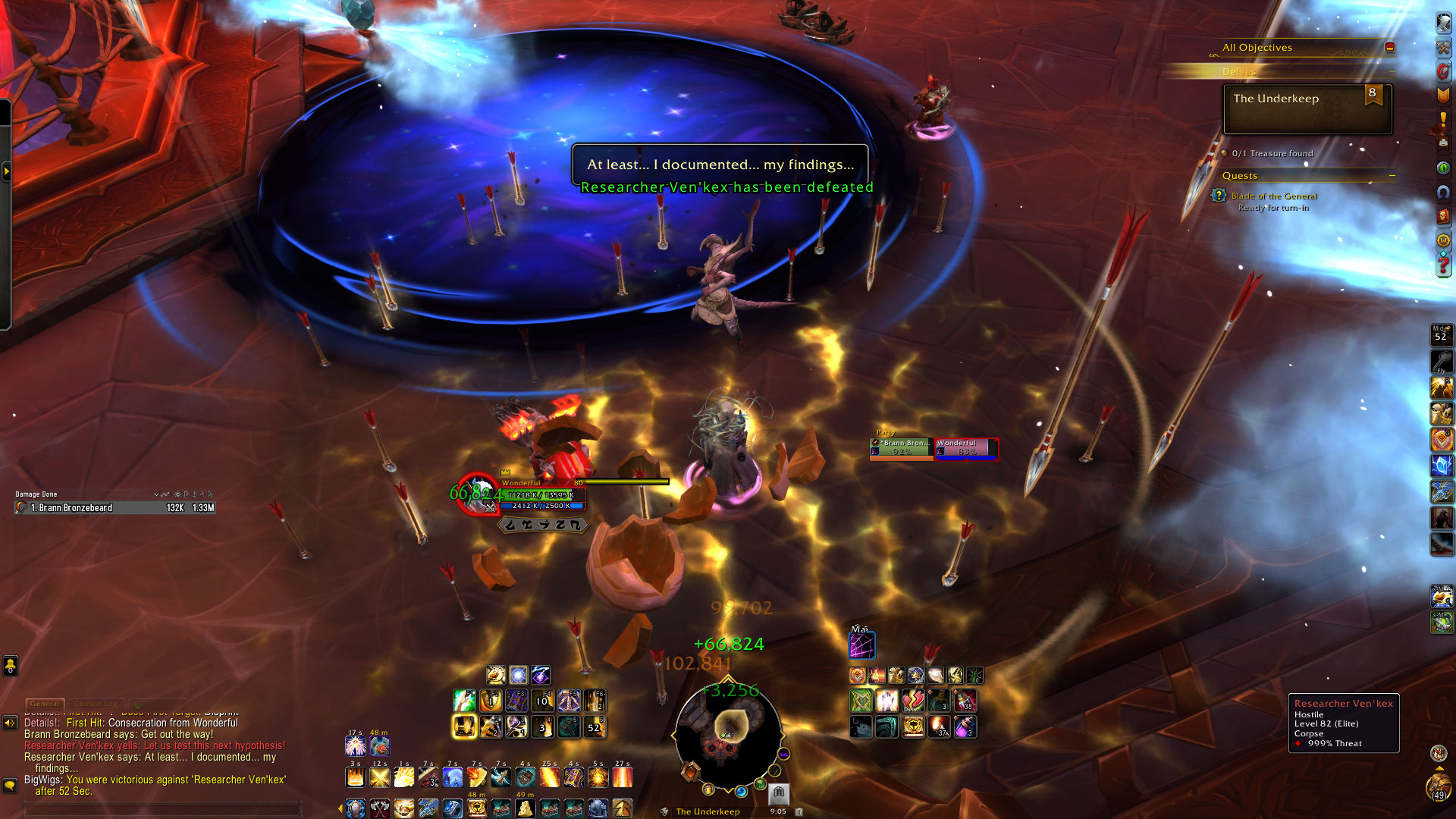
Task: Switch to the General chat tab
Action: click(45, 704)
